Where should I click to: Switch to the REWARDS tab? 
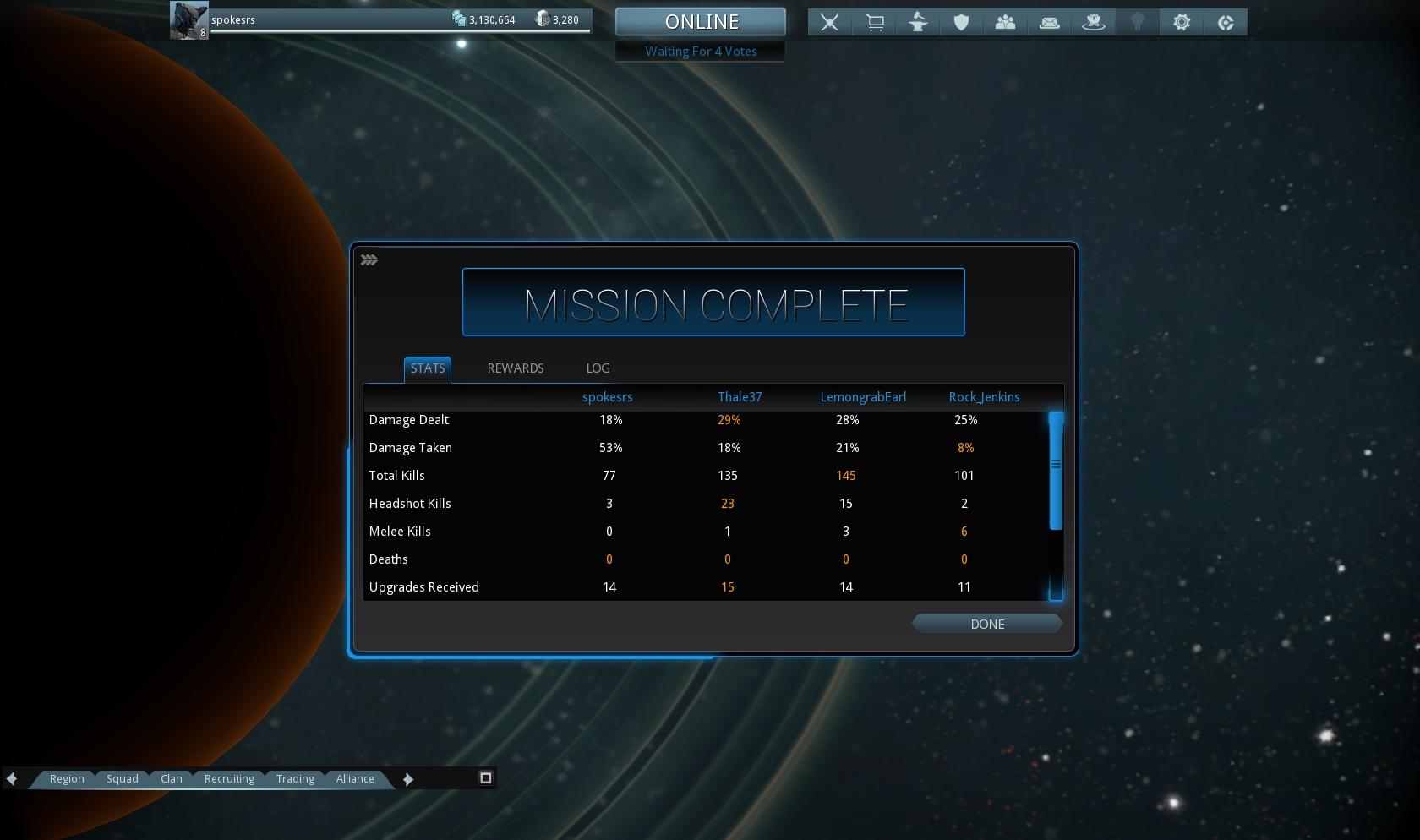click(x=515, y=368)
